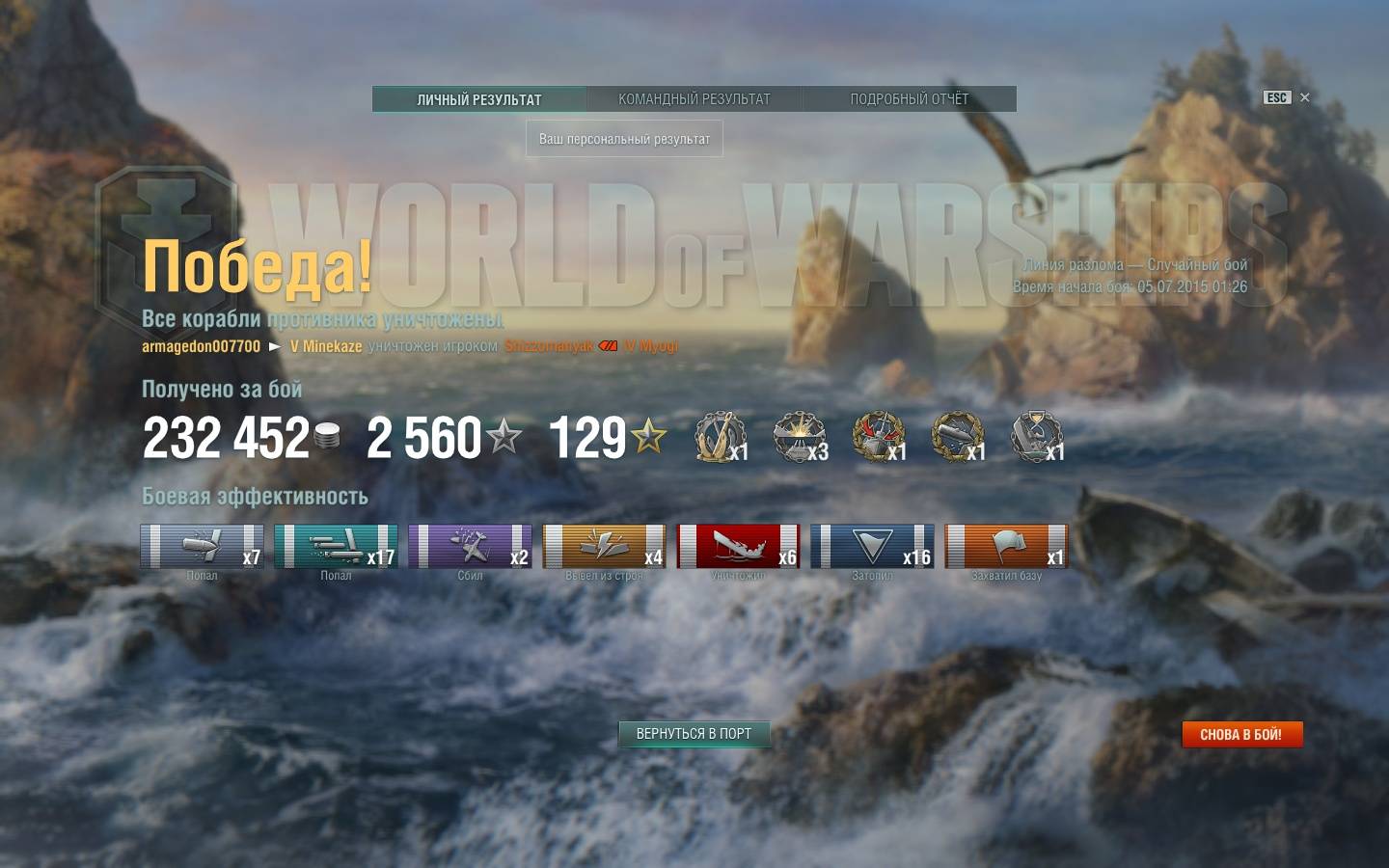Select the Захватил базу flag ribbon
Image resolution: width=1389 pixels, height=868 pixels.
point(1006,547)
